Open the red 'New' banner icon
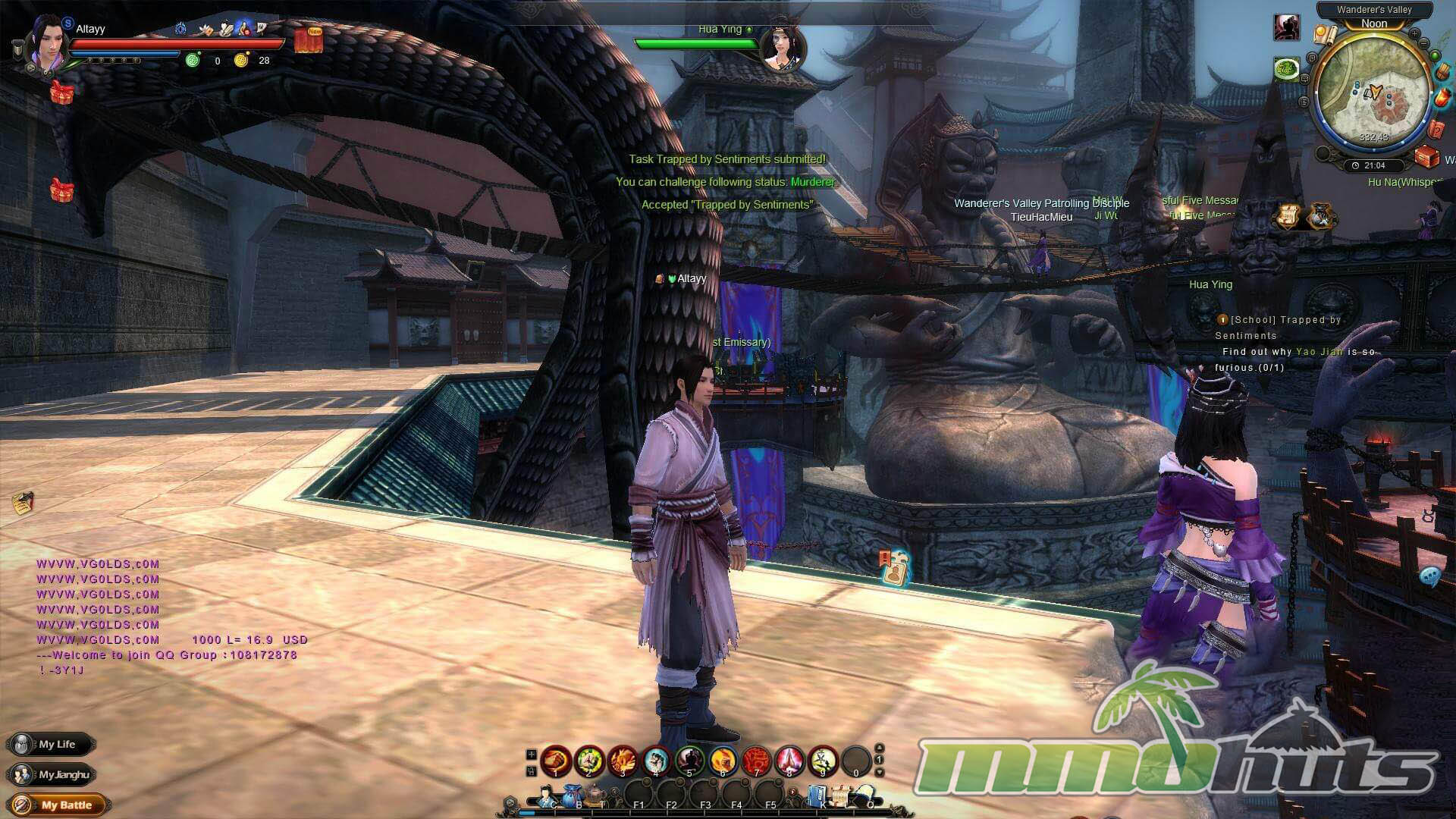 point(309,40)
